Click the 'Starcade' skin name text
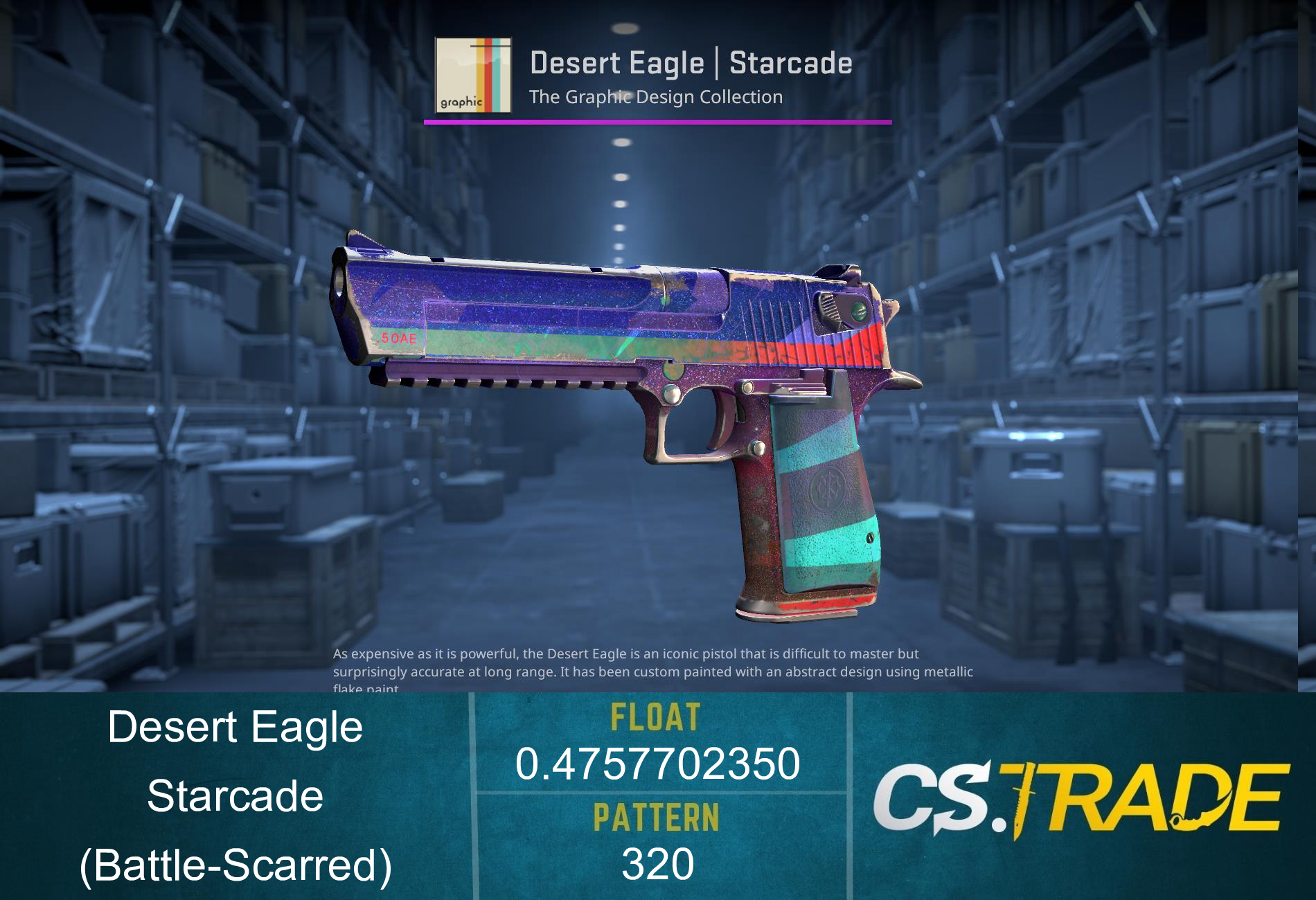Image resolution: width=1316 pixels, height=900 pixels. pos(235,796)
